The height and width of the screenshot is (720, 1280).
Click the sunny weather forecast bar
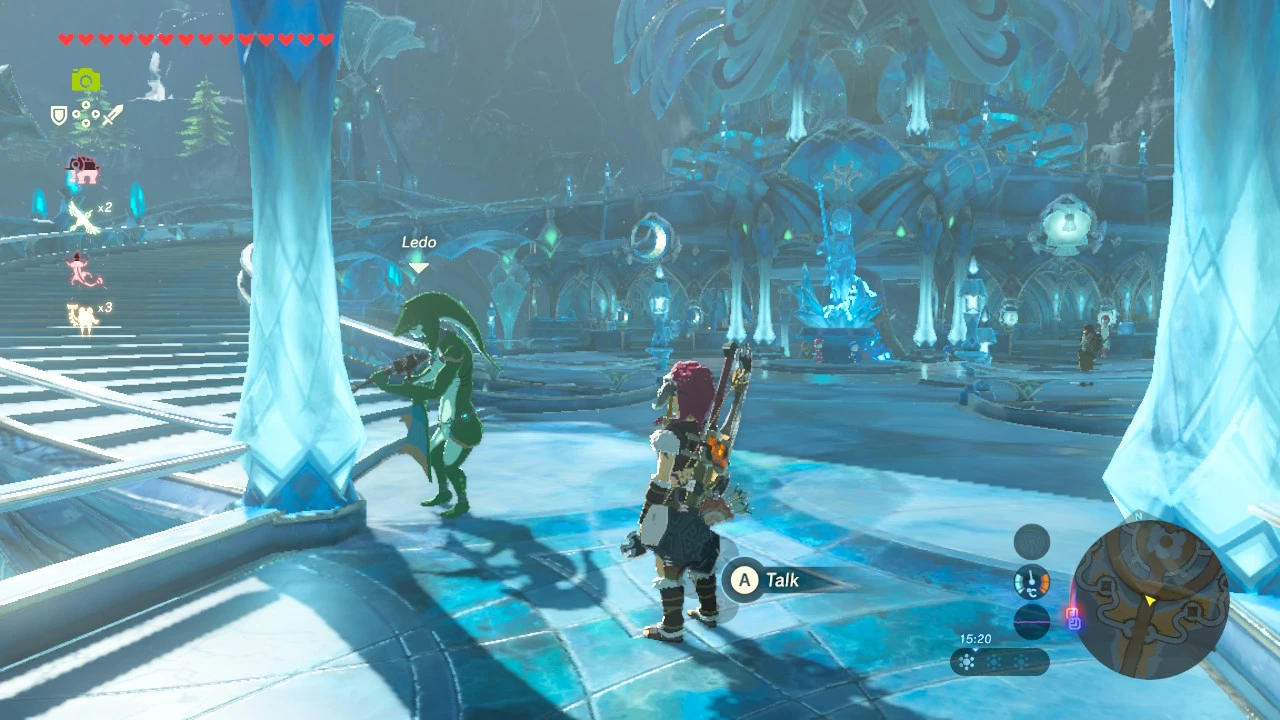pyautogui.click(x=999, y=662)
